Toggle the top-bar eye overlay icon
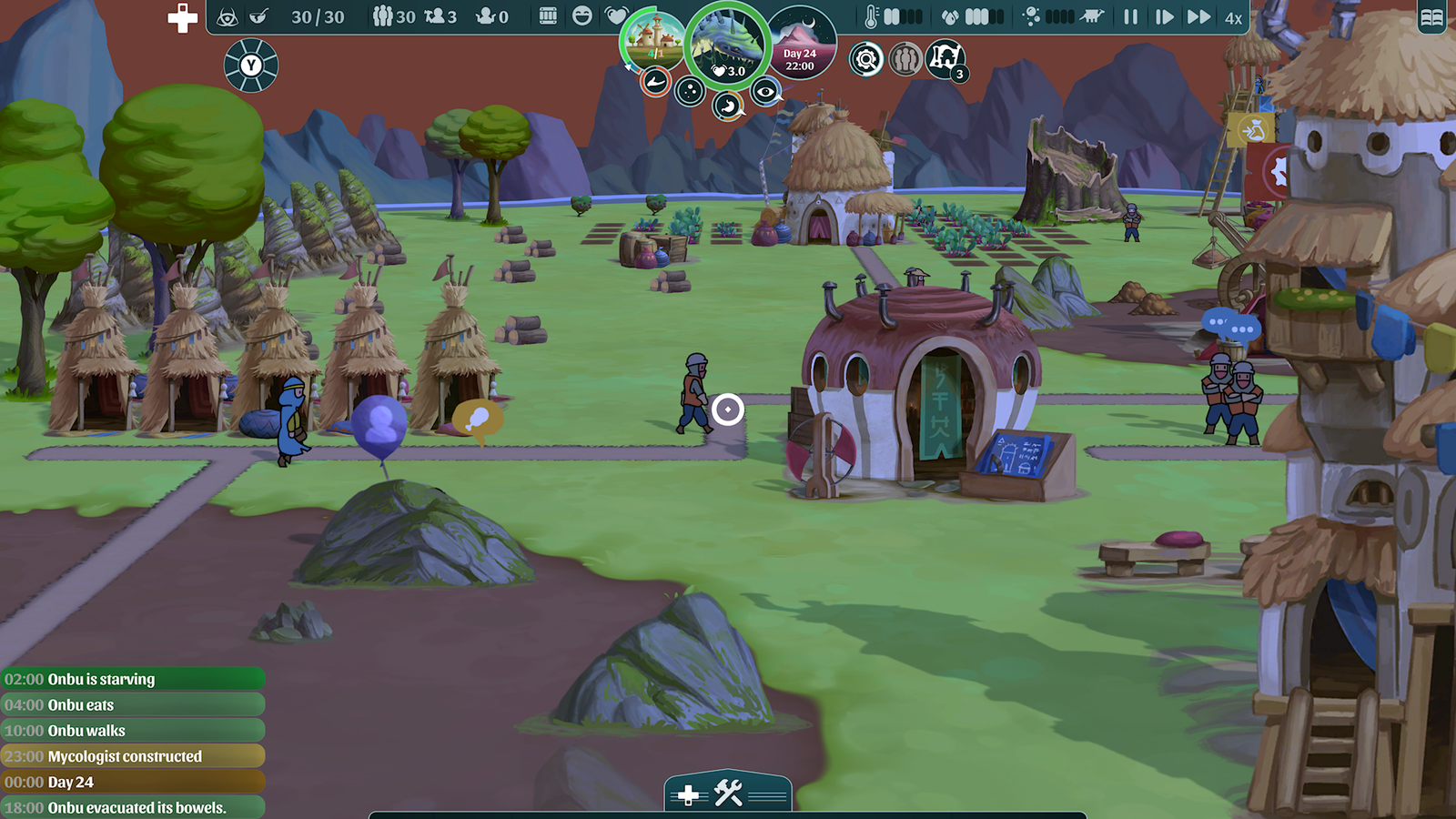Viewport: 1456px width, 819px height. click(227, 16)
